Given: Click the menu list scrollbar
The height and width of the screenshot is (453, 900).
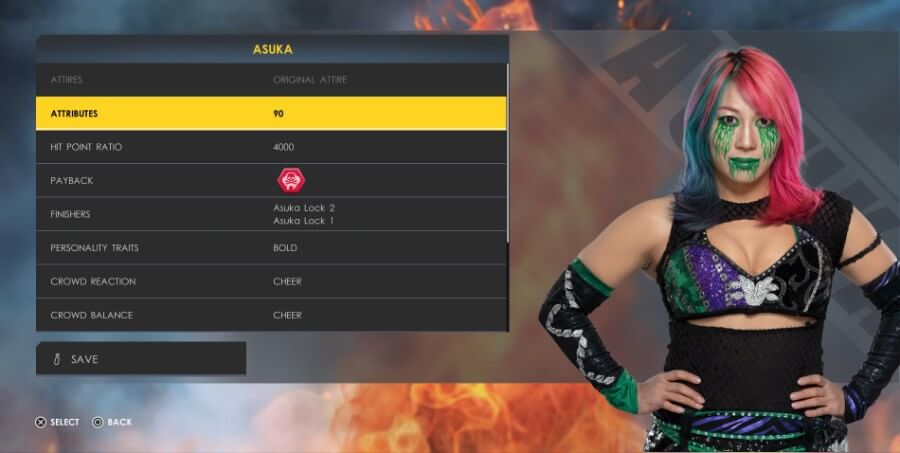Looking at the screenshot, I should click(508, 150).
